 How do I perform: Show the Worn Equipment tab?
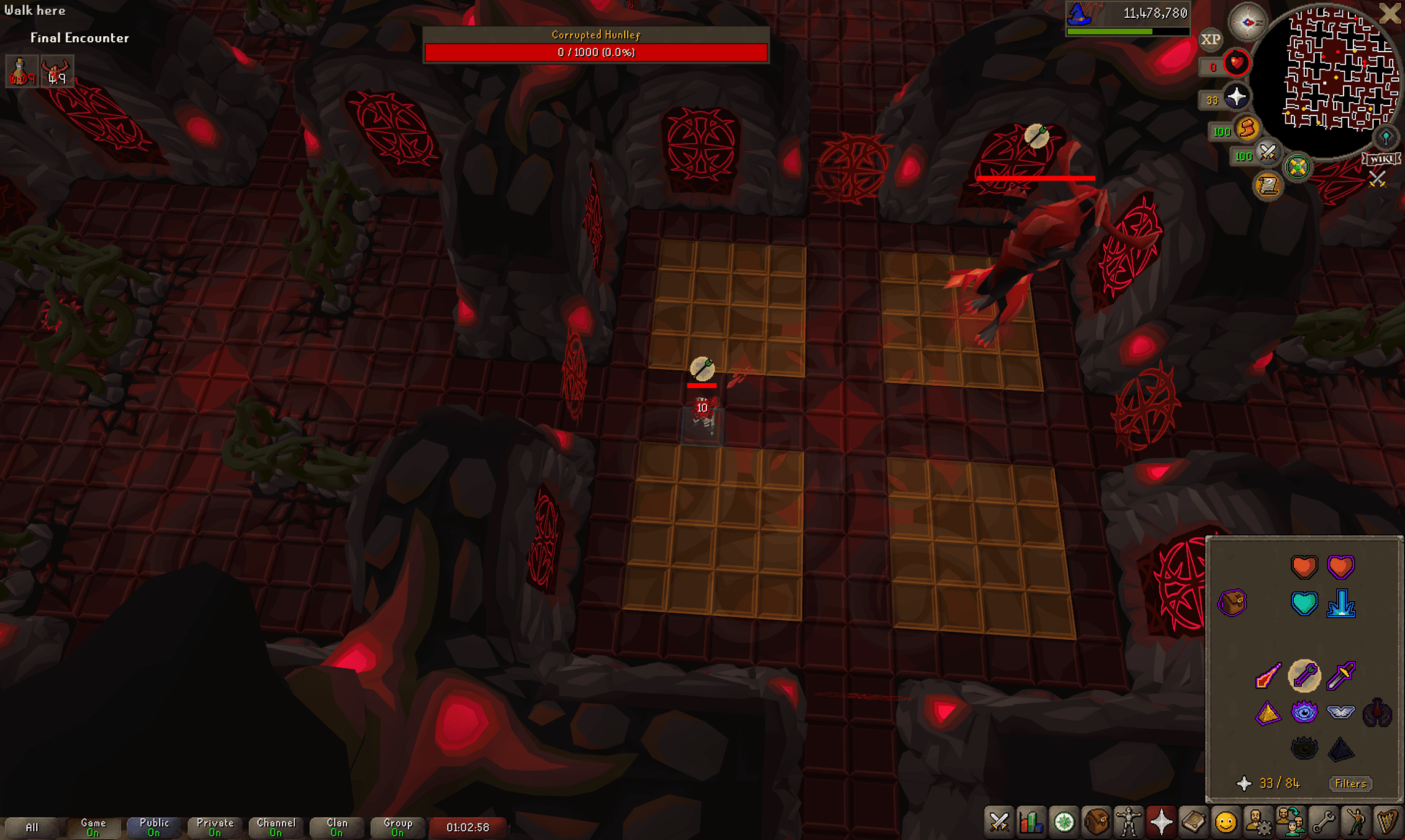pyautogui.click(x=1129, y=822)
